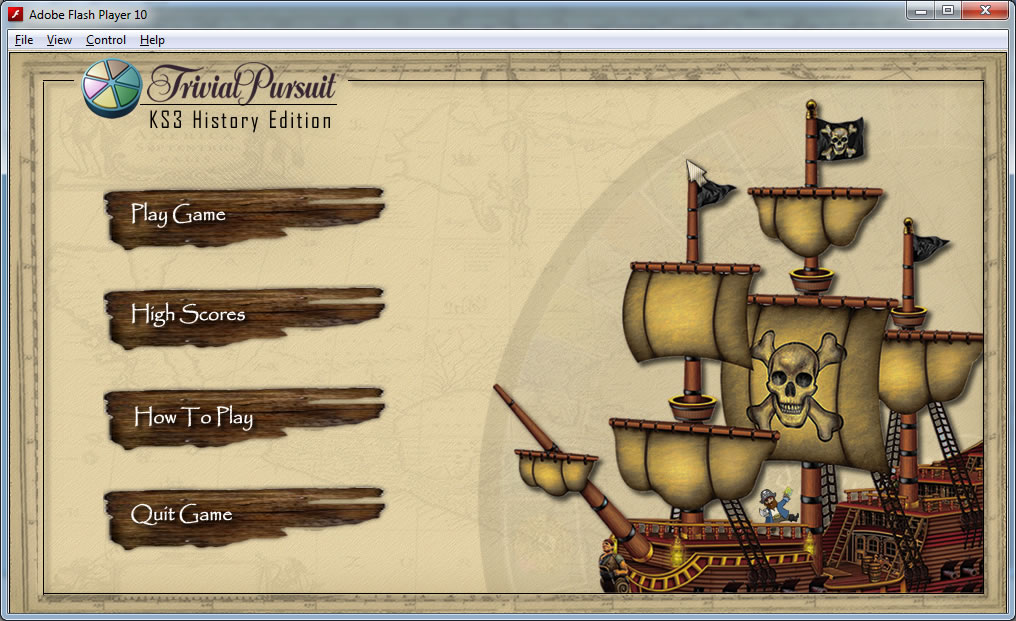
Task: Open the View menu
Action: click(x=59, y=40)
